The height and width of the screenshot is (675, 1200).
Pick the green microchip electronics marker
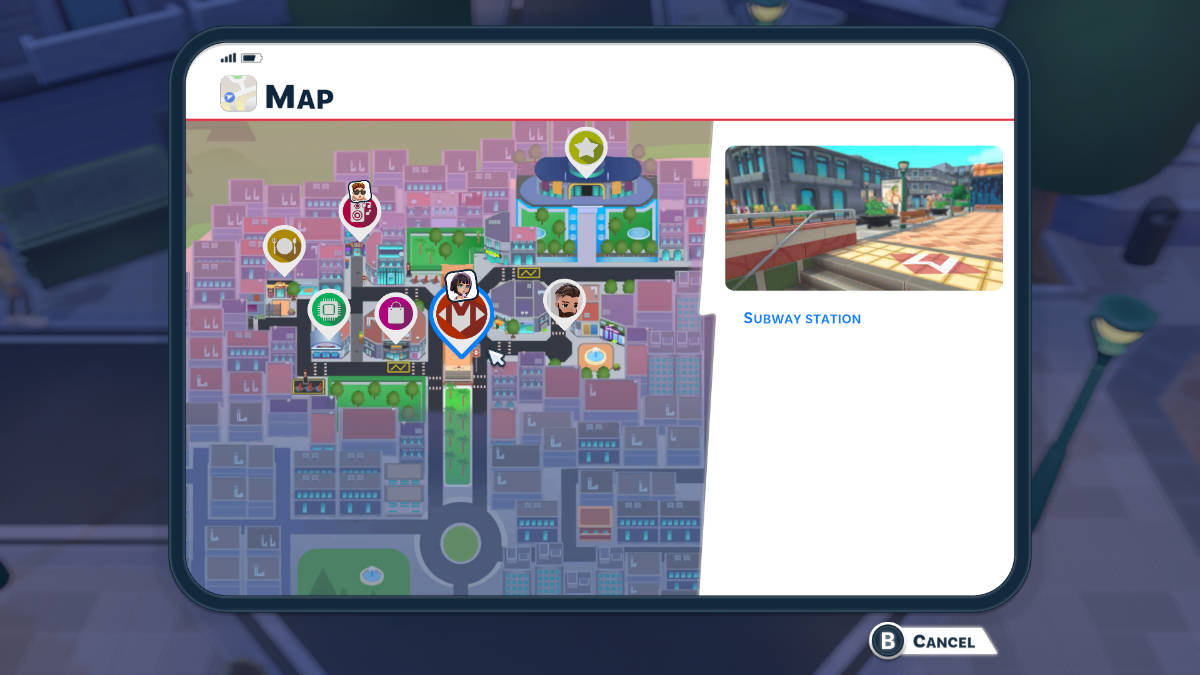click(x=328, y=311)
